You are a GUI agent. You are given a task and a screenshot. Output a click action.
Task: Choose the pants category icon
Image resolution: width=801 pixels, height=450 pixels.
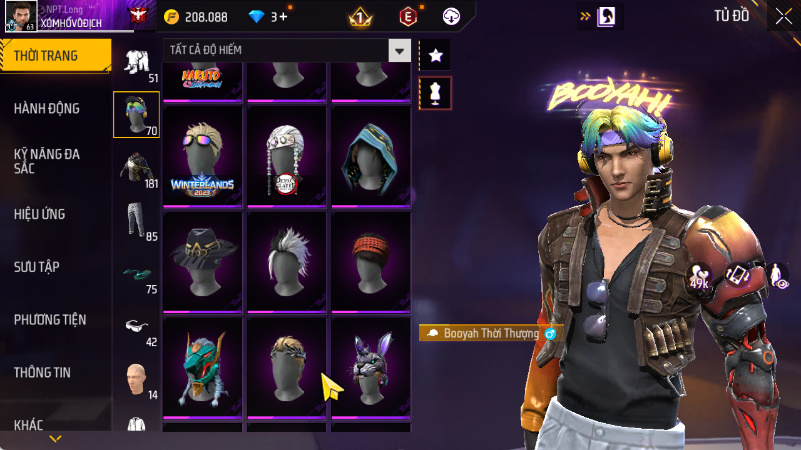click(x=136, y=220)
